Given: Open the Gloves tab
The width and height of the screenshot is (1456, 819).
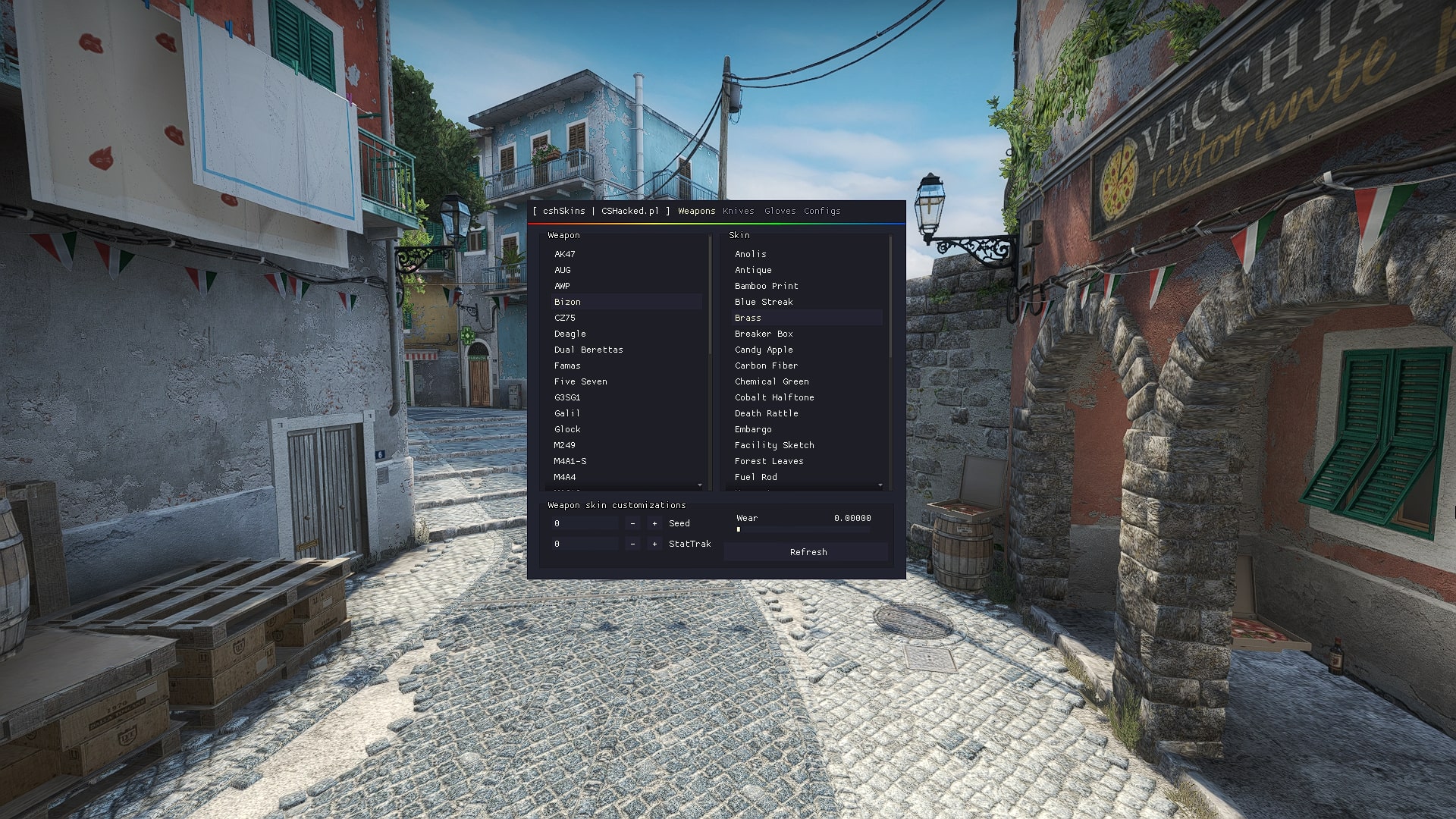Looking at the screenshot, I should (780, 211).
